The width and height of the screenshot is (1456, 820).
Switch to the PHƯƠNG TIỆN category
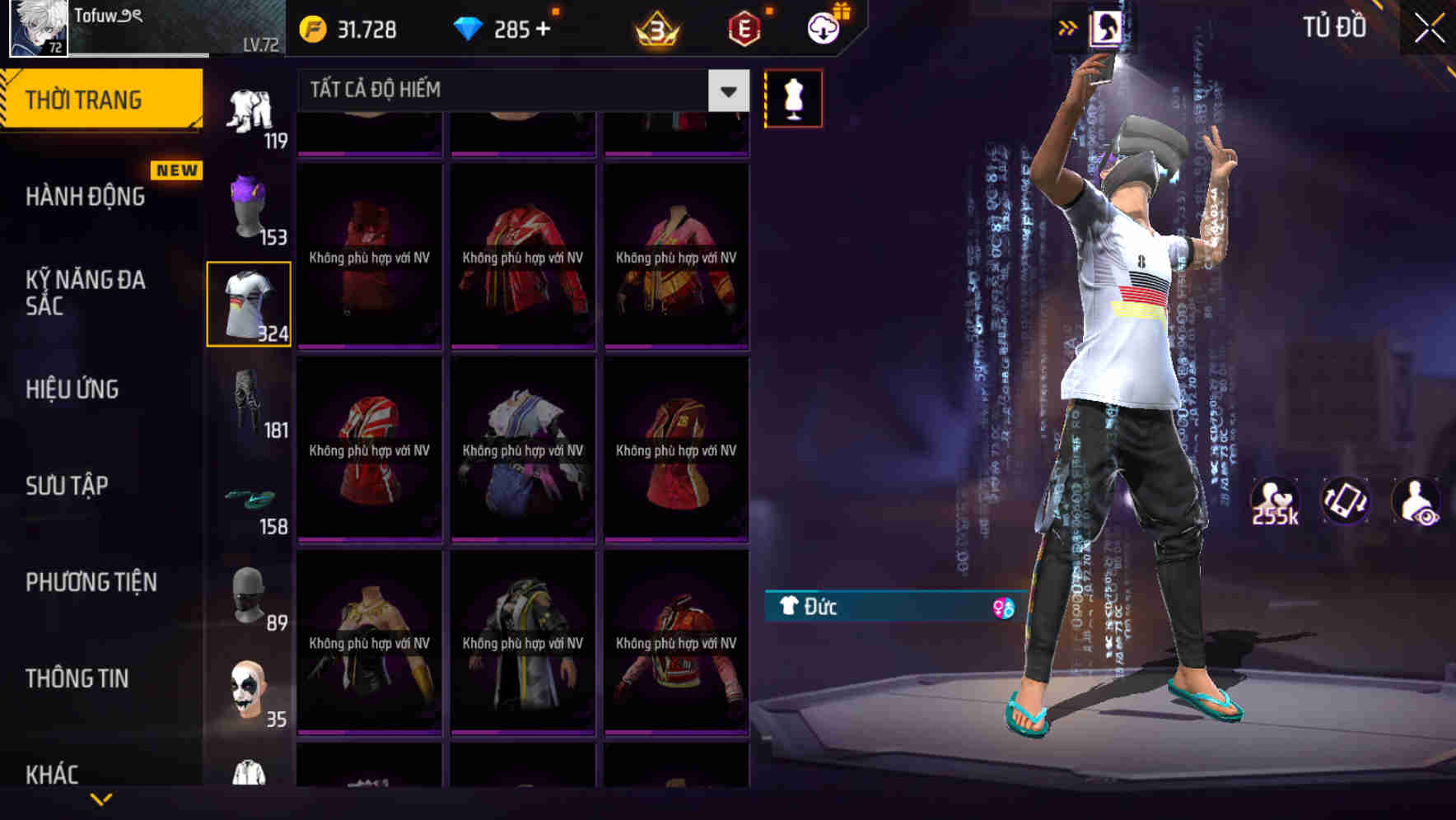(x=91, y=582)
